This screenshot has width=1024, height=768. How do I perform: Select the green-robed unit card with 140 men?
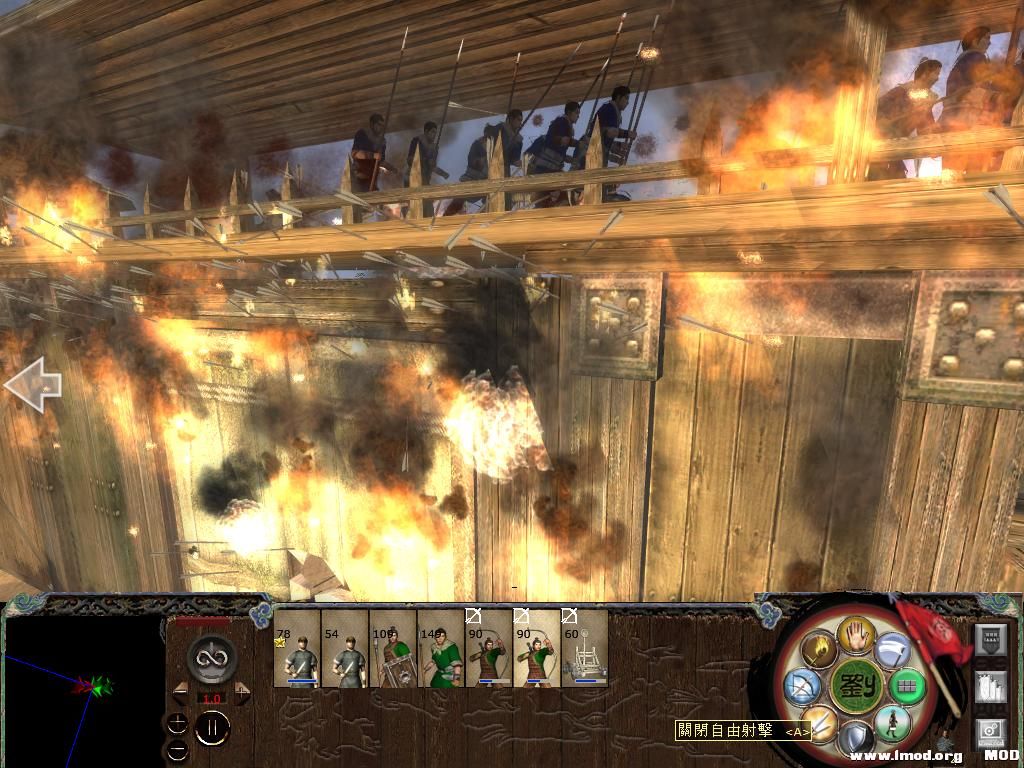click(x=441, y=649)
